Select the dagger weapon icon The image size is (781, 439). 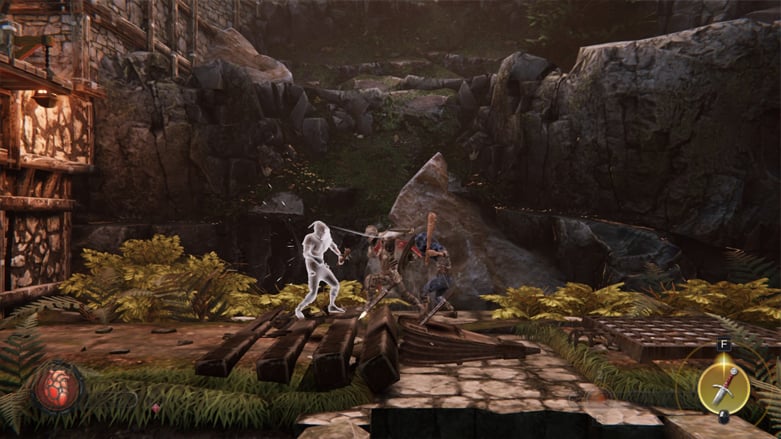click(724, 385)
